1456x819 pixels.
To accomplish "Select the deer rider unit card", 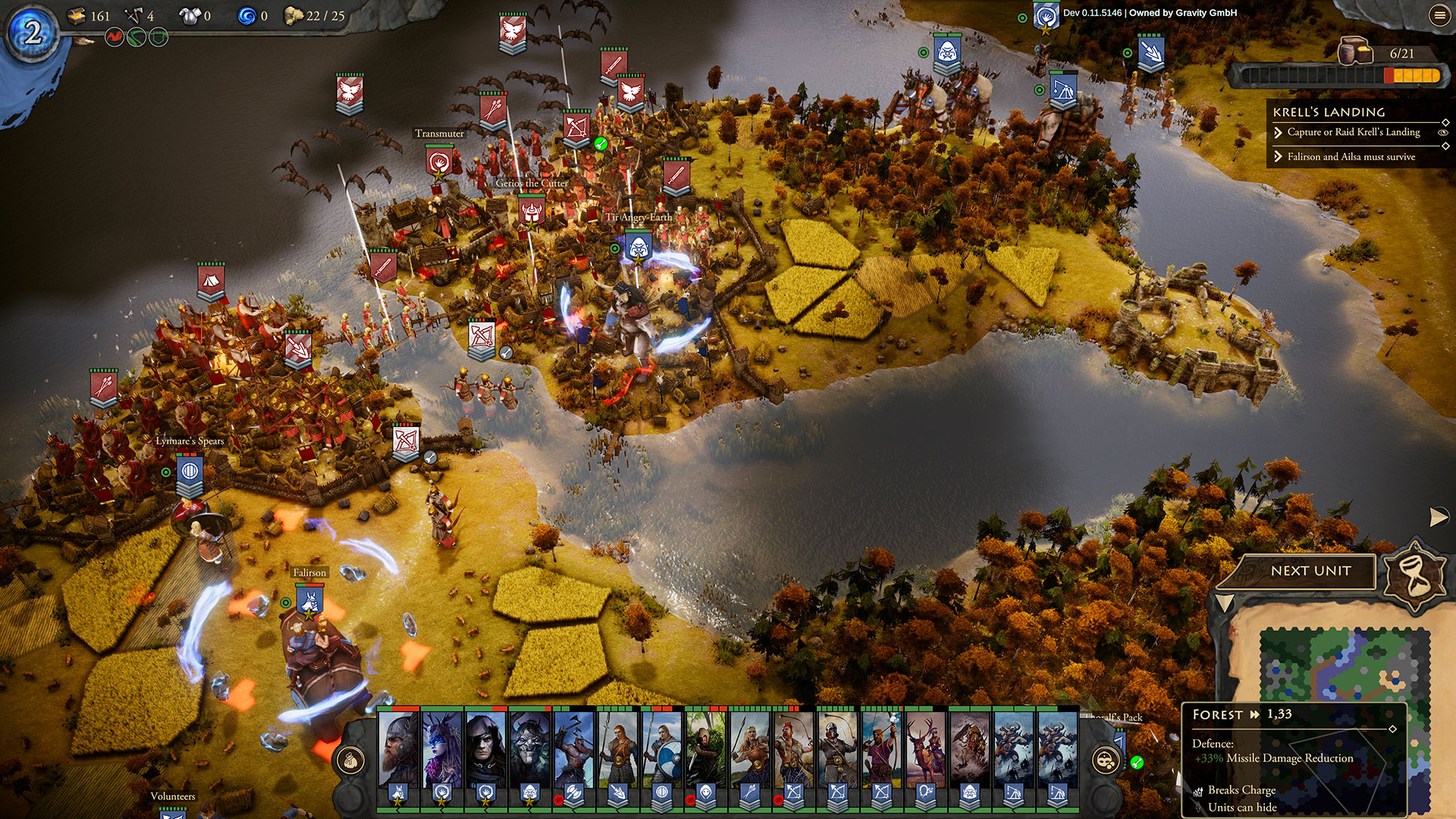I will click(x=926, y=749).
